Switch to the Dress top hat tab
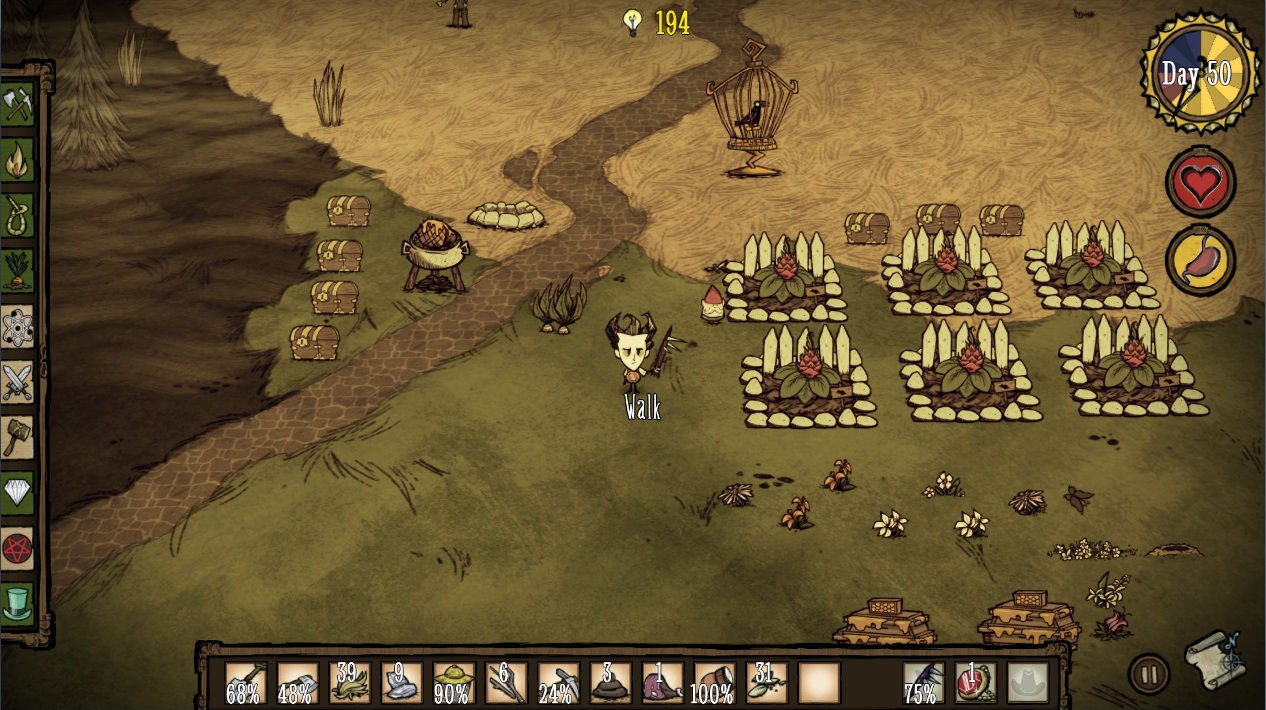Viewport: 1266px width, 710px height. click(18, 603)
